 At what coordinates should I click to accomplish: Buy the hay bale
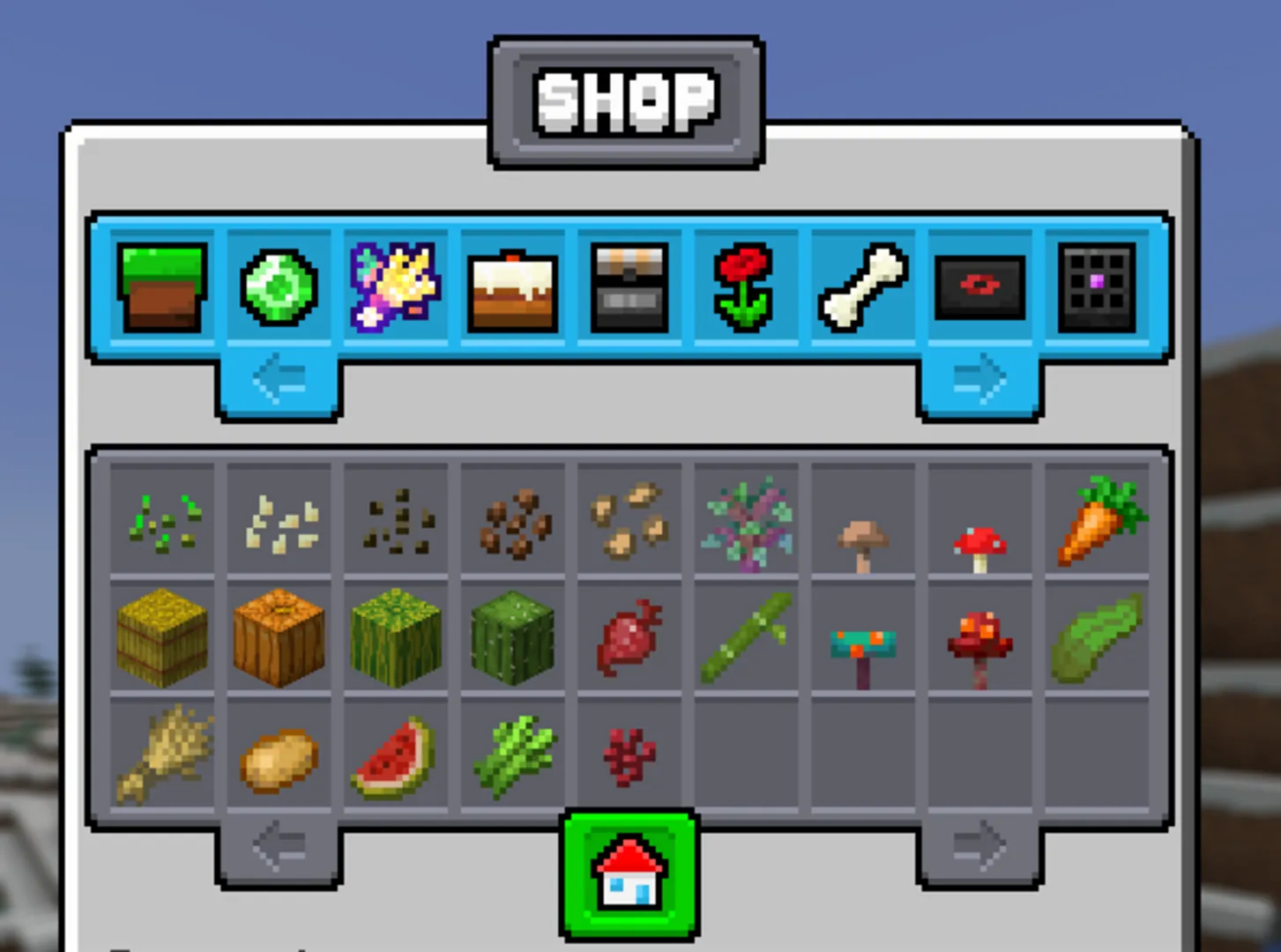click(x=160, y=637)
